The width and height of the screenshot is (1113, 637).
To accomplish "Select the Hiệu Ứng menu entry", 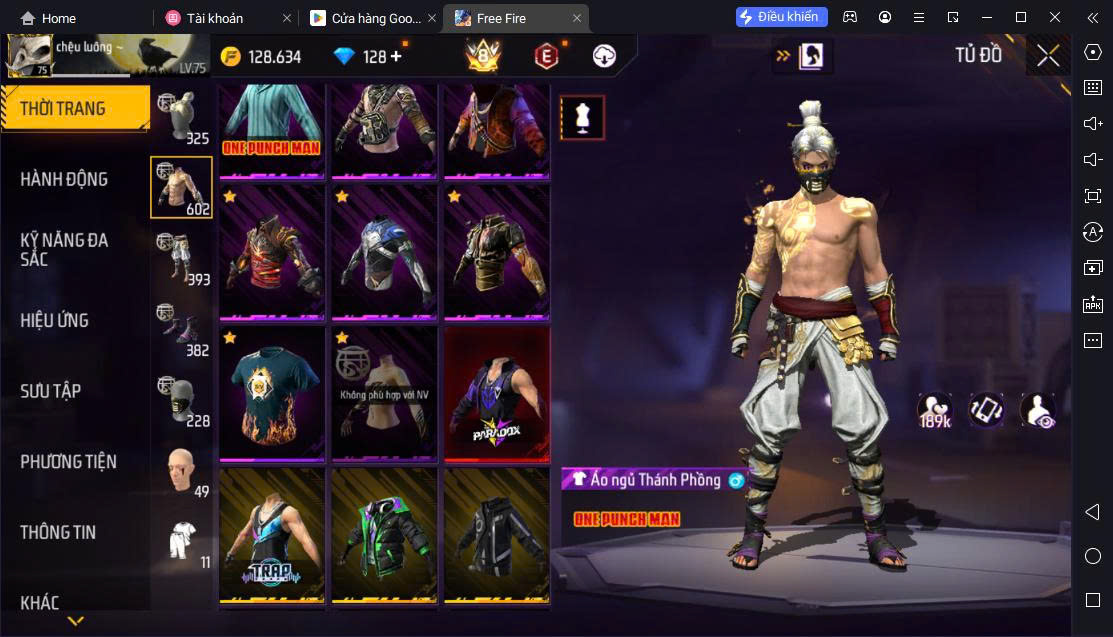I will [55, 320].
